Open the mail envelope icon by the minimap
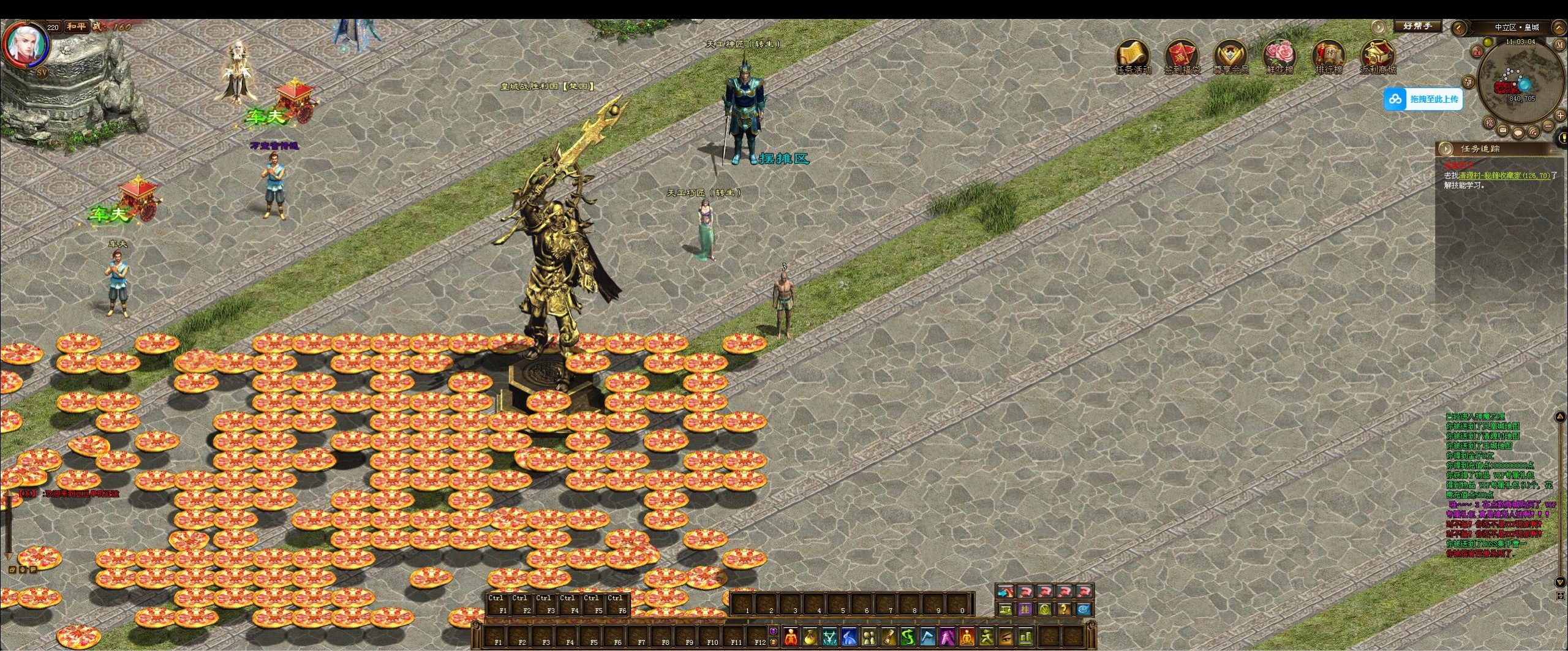The image size is (1568, 651). [x=1502, y=130]
